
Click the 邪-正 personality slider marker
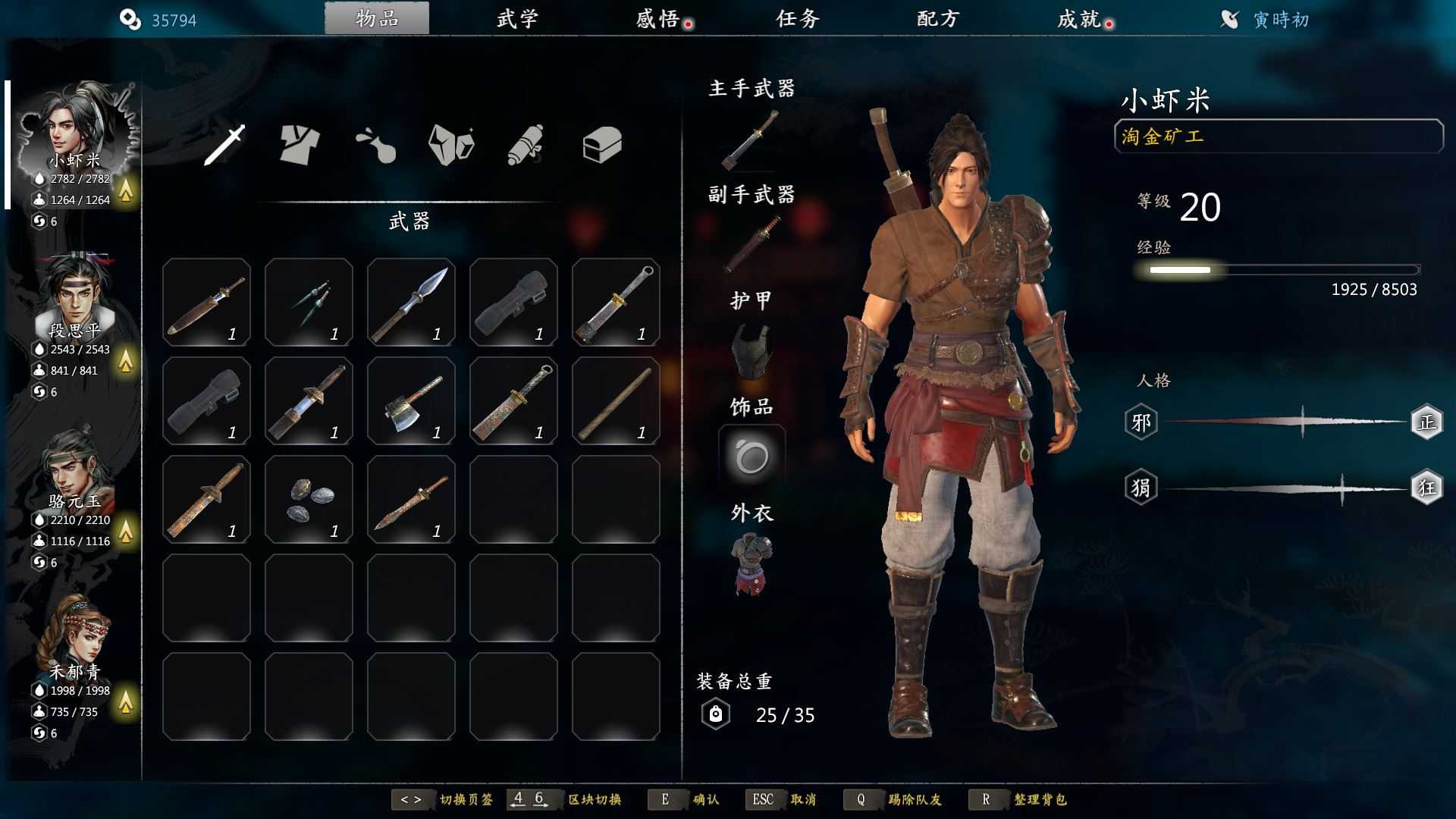pos(1303,421)
